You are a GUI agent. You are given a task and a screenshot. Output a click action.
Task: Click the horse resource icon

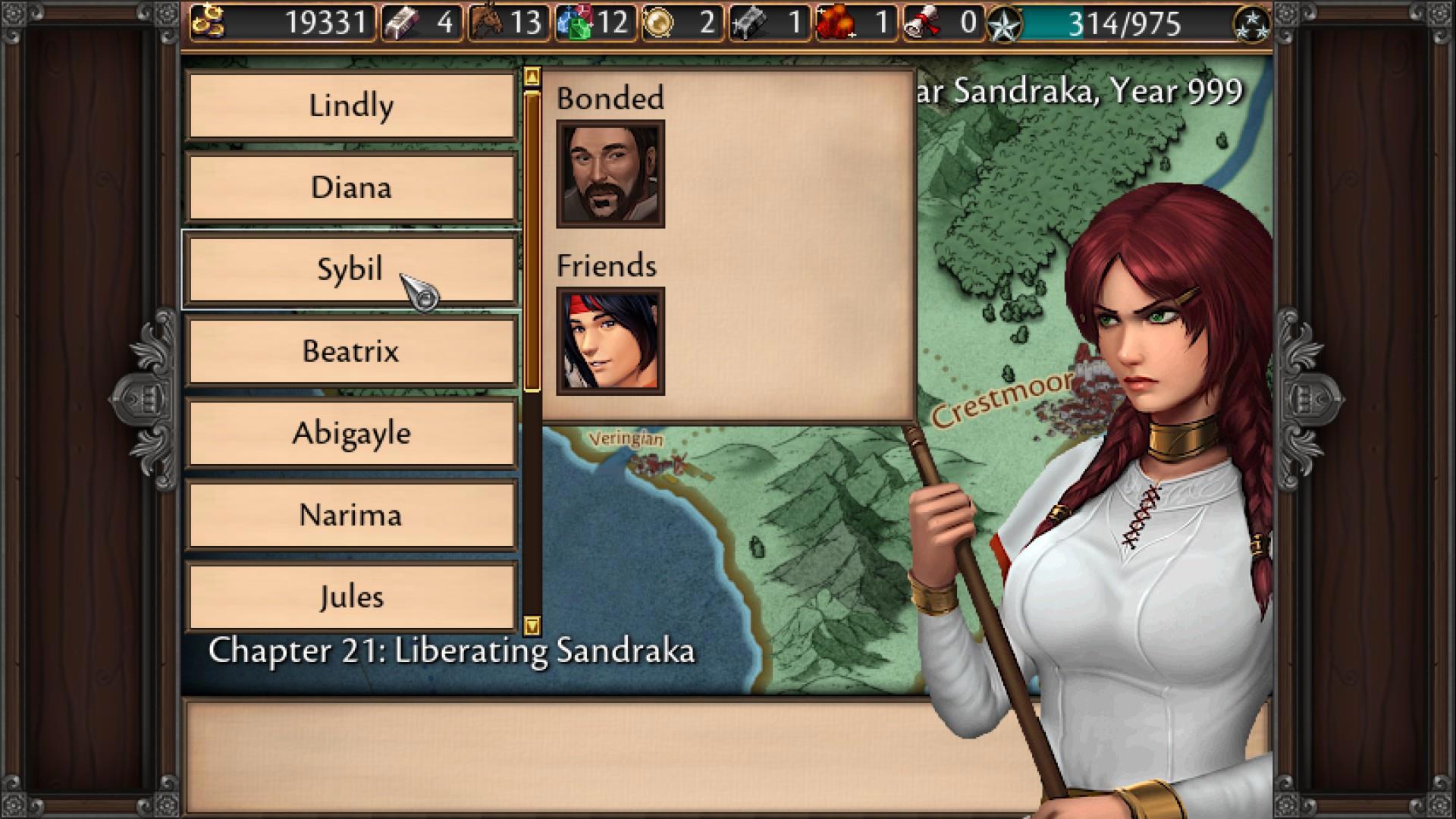pyautogui.click(x=488, y=23)
